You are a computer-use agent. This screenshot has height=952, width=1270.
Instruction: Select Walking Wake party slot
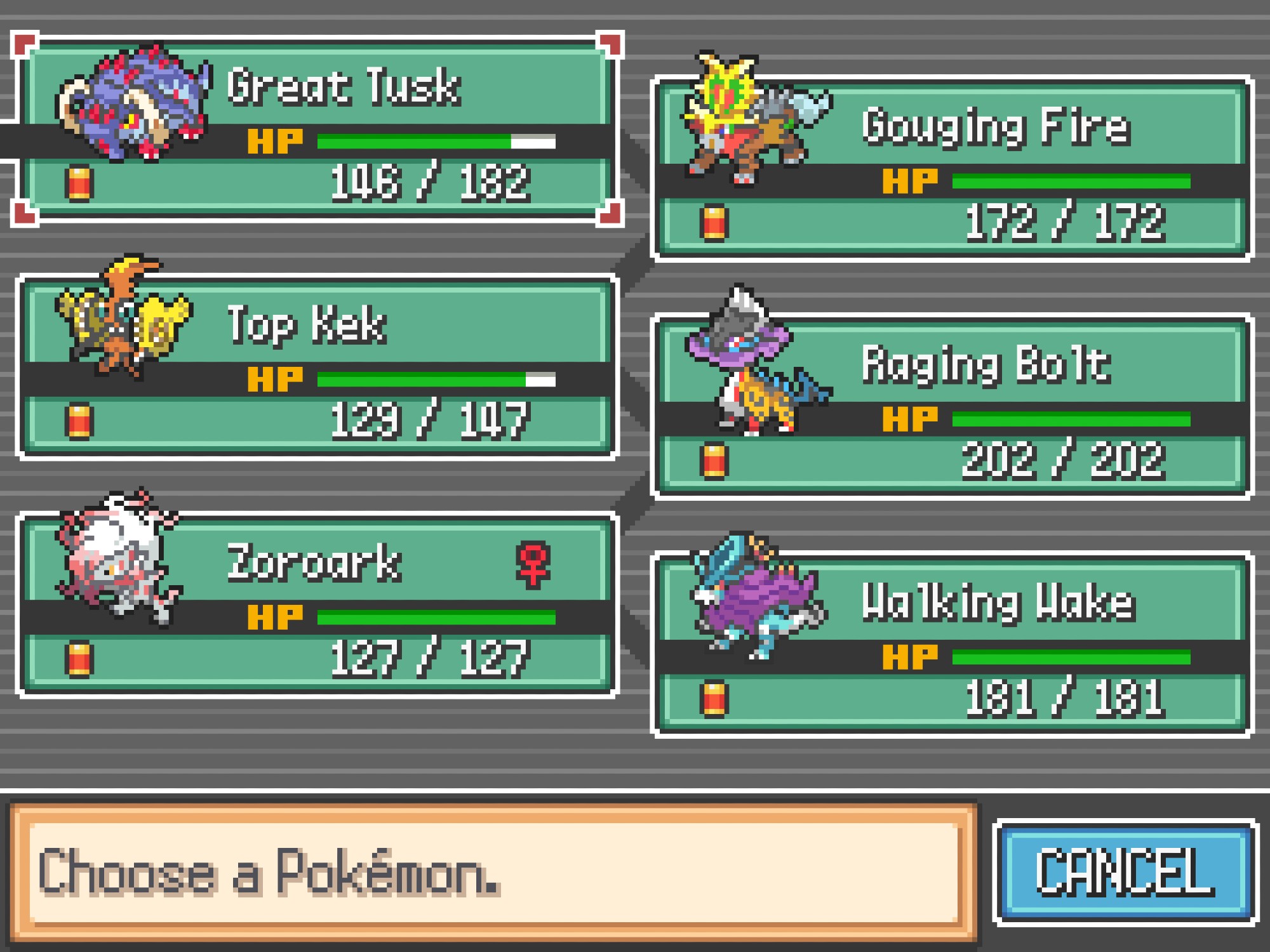coord(951,644)
